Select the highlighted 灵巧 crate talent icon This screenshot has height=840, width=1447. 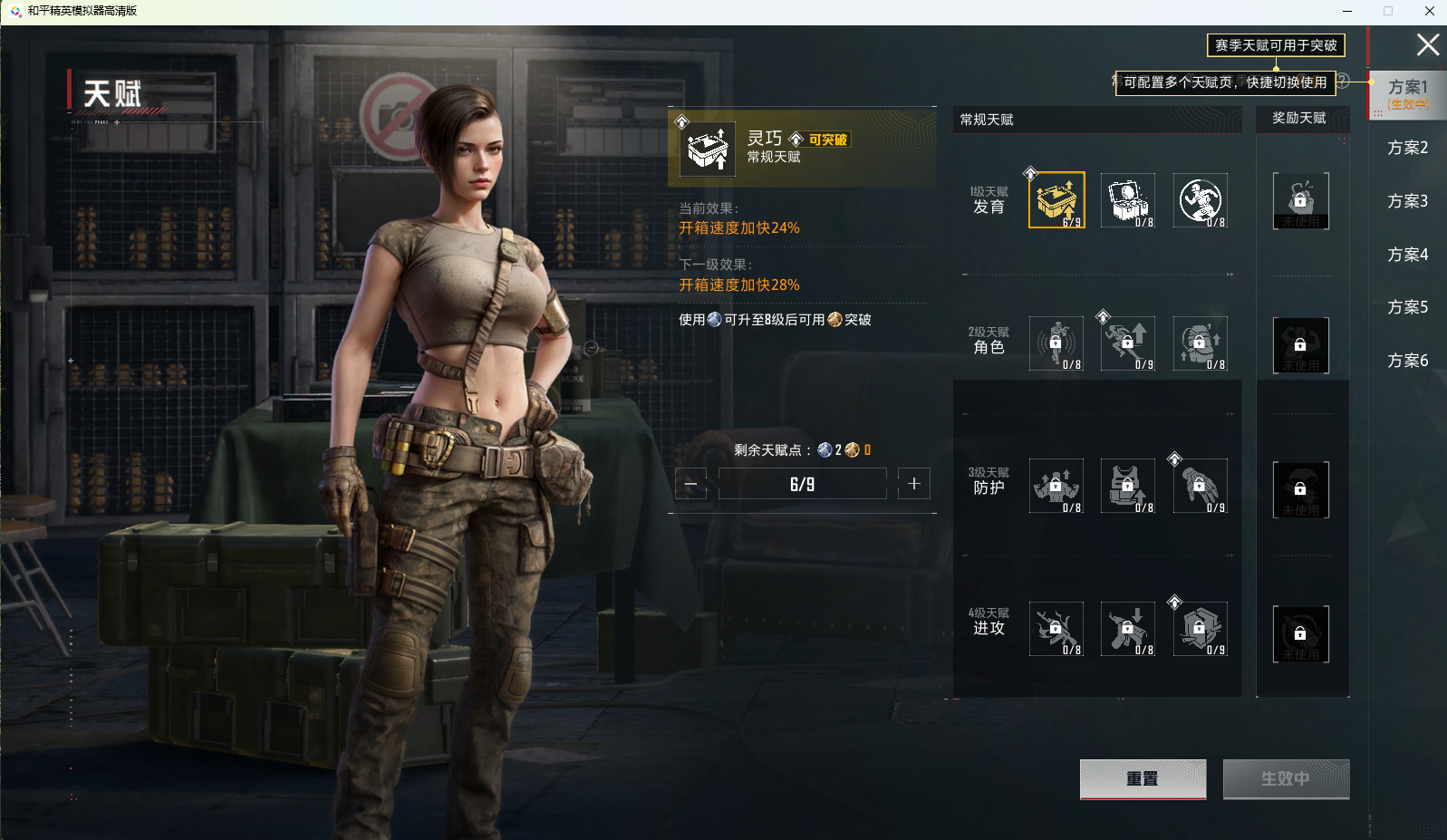1056,200
